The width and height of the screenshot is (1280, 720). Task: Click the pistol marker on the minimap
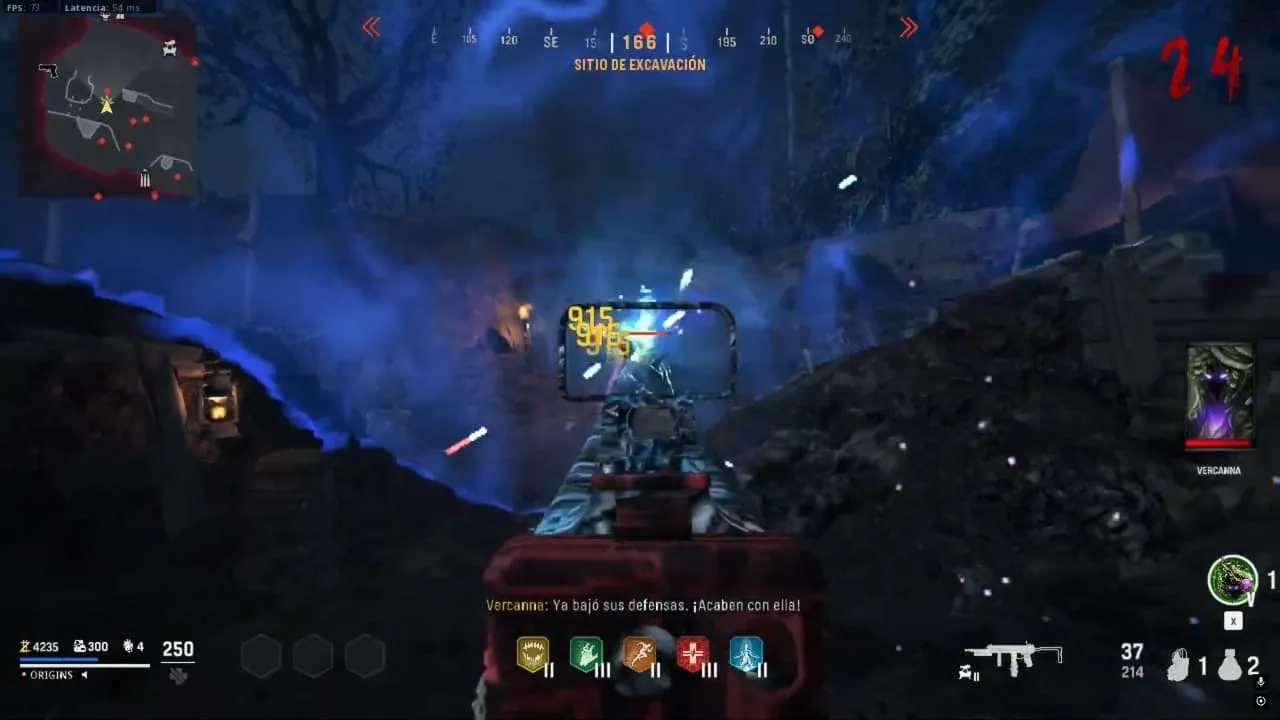(x=47, y=70)
